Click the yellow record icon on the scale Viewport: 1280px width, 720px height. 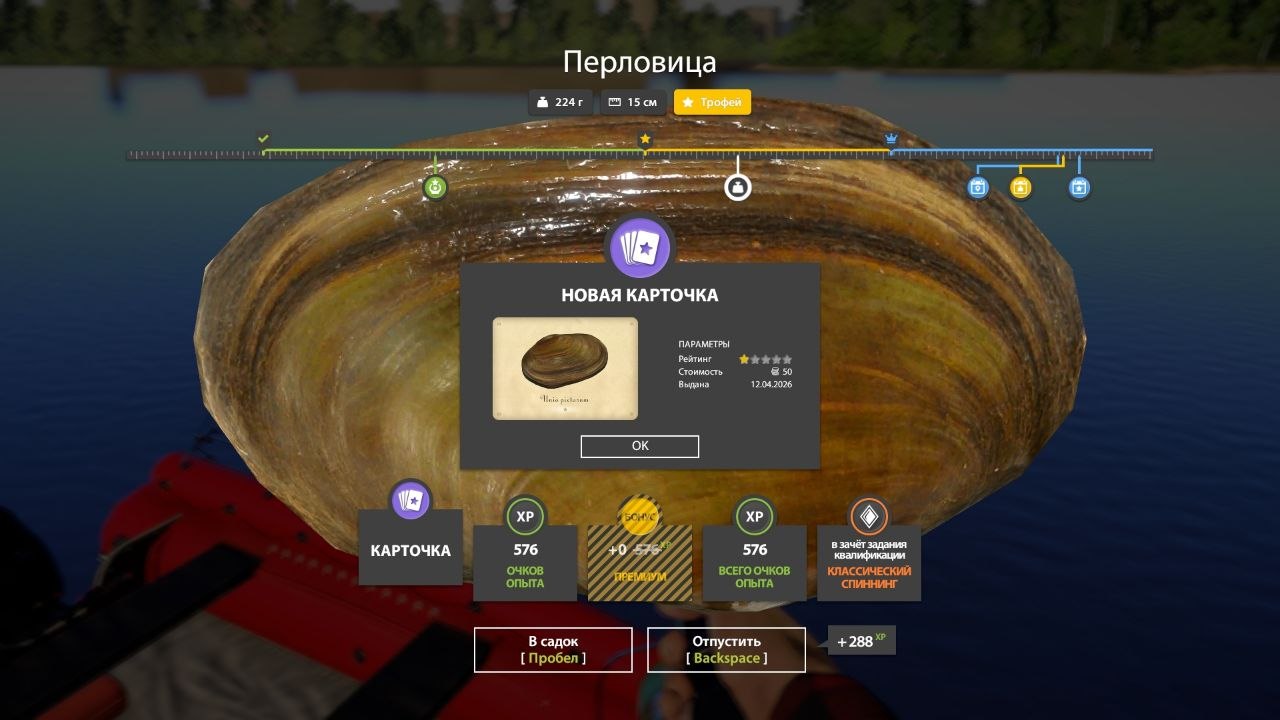click(1019, 187)
